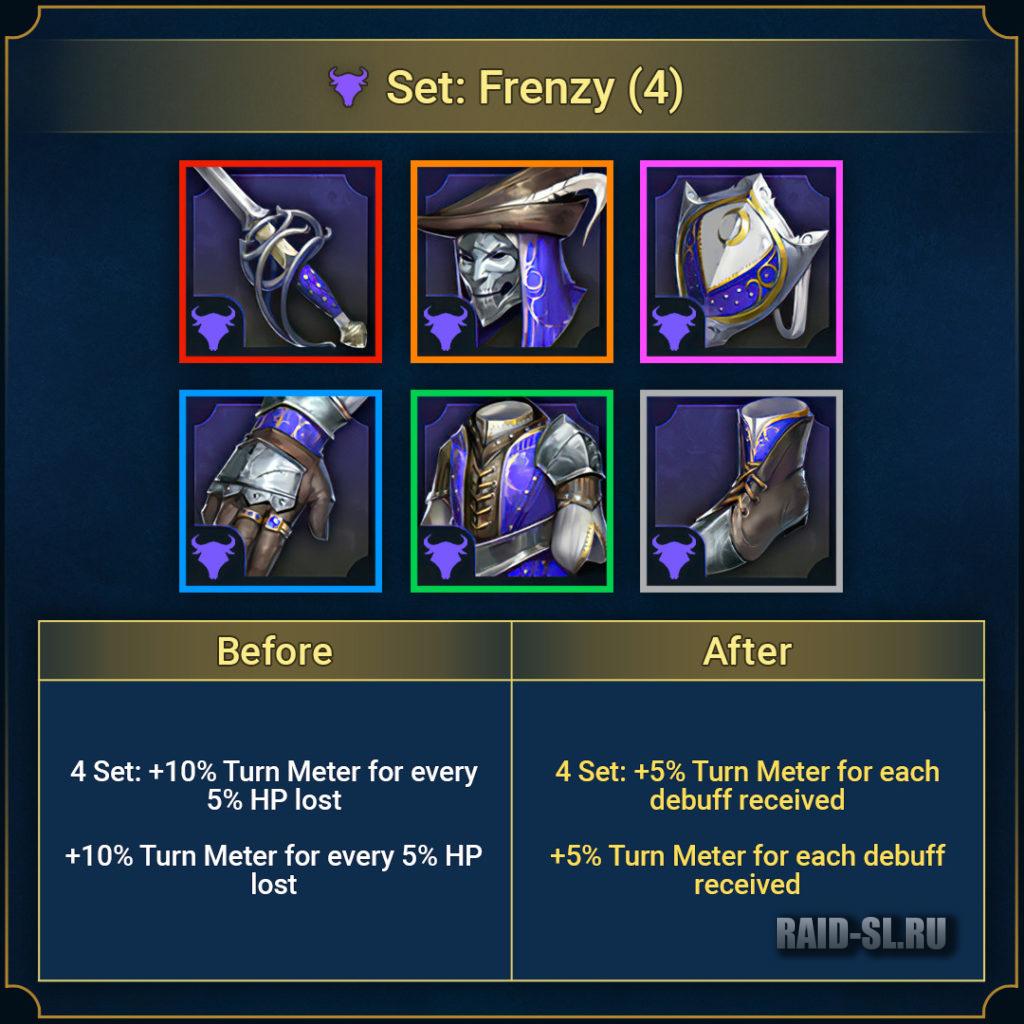
Task: Pick the white and purple shield slot
Action: [741, 262]
